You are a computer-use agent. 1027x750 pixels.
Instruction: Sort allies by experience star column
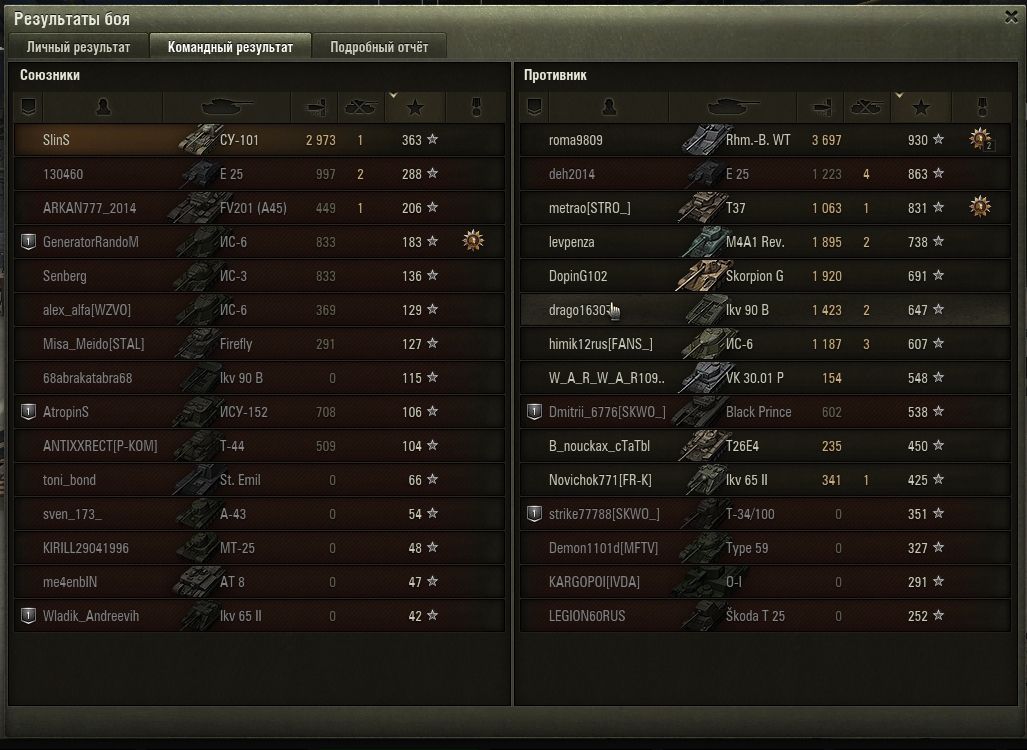[x=414, y=107]
